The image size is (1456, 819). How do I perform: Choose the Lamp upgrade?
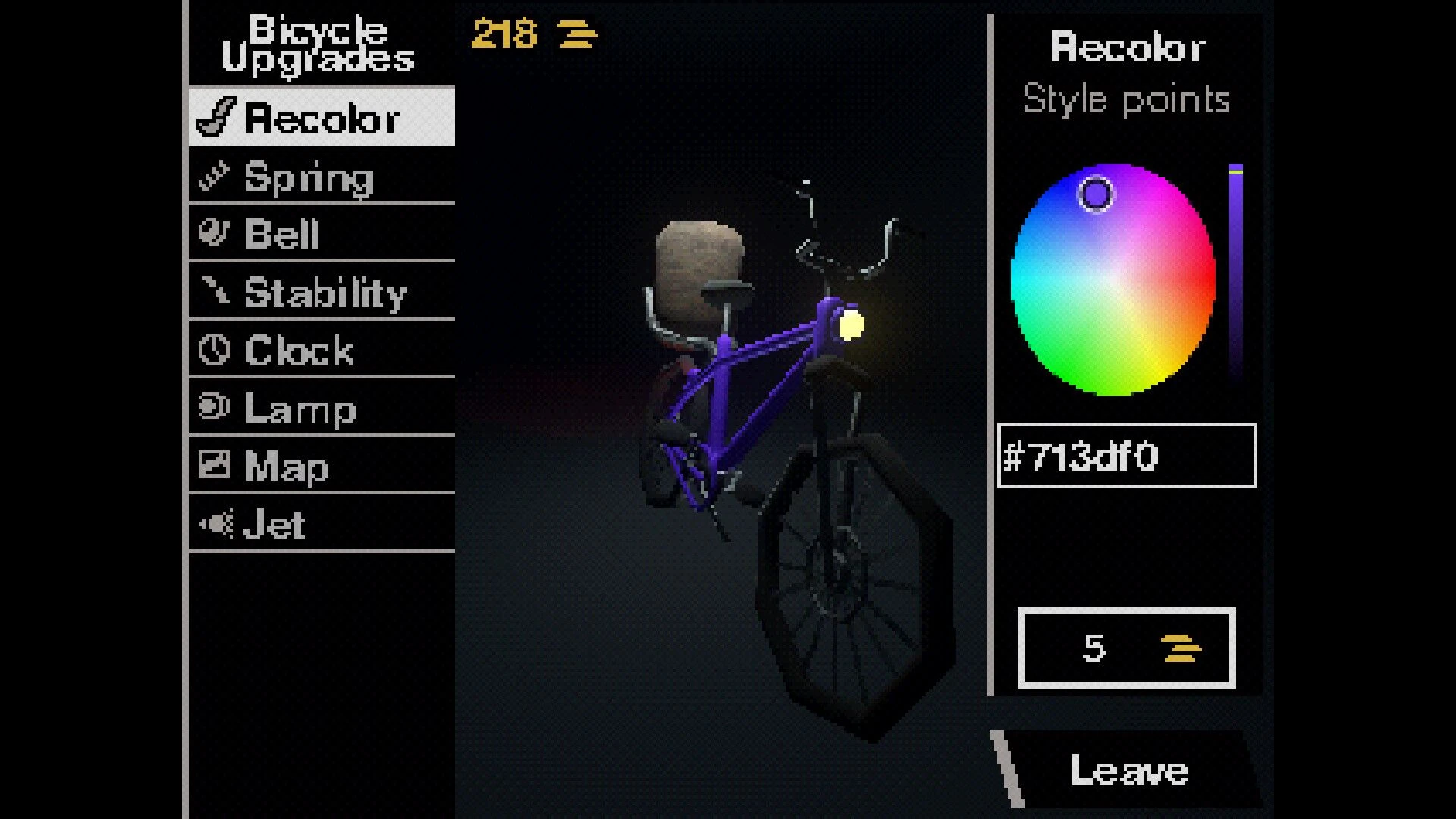coord(322,408)
